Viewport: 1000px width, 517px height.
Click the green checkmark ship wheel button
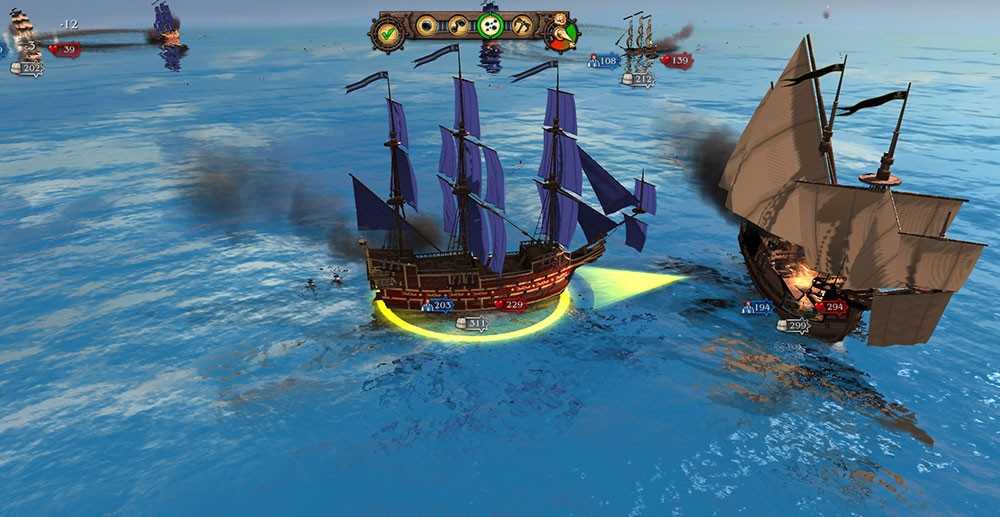point(387,33)
